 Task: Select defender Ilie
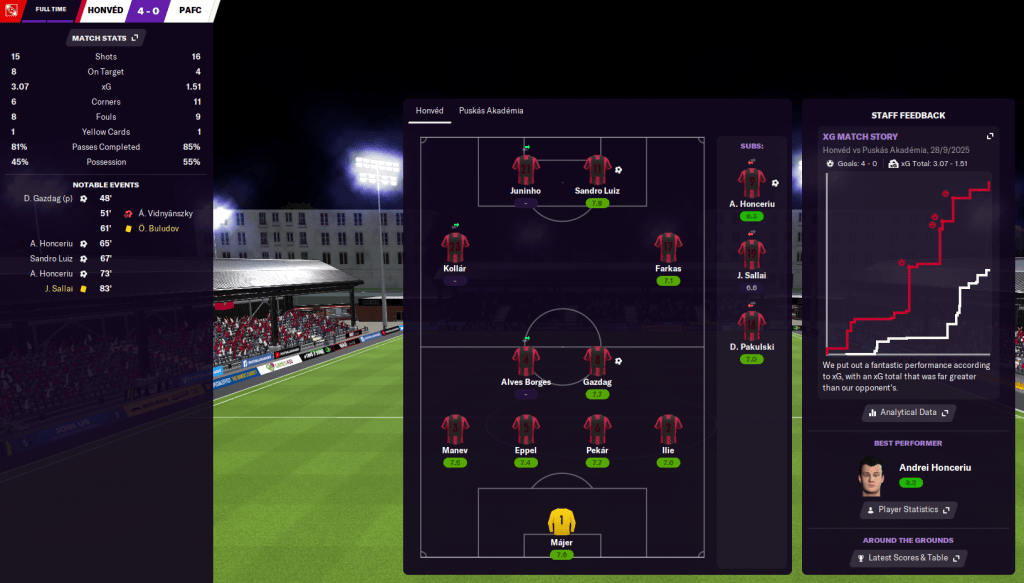pyautogui.click(x=668, y=431)
